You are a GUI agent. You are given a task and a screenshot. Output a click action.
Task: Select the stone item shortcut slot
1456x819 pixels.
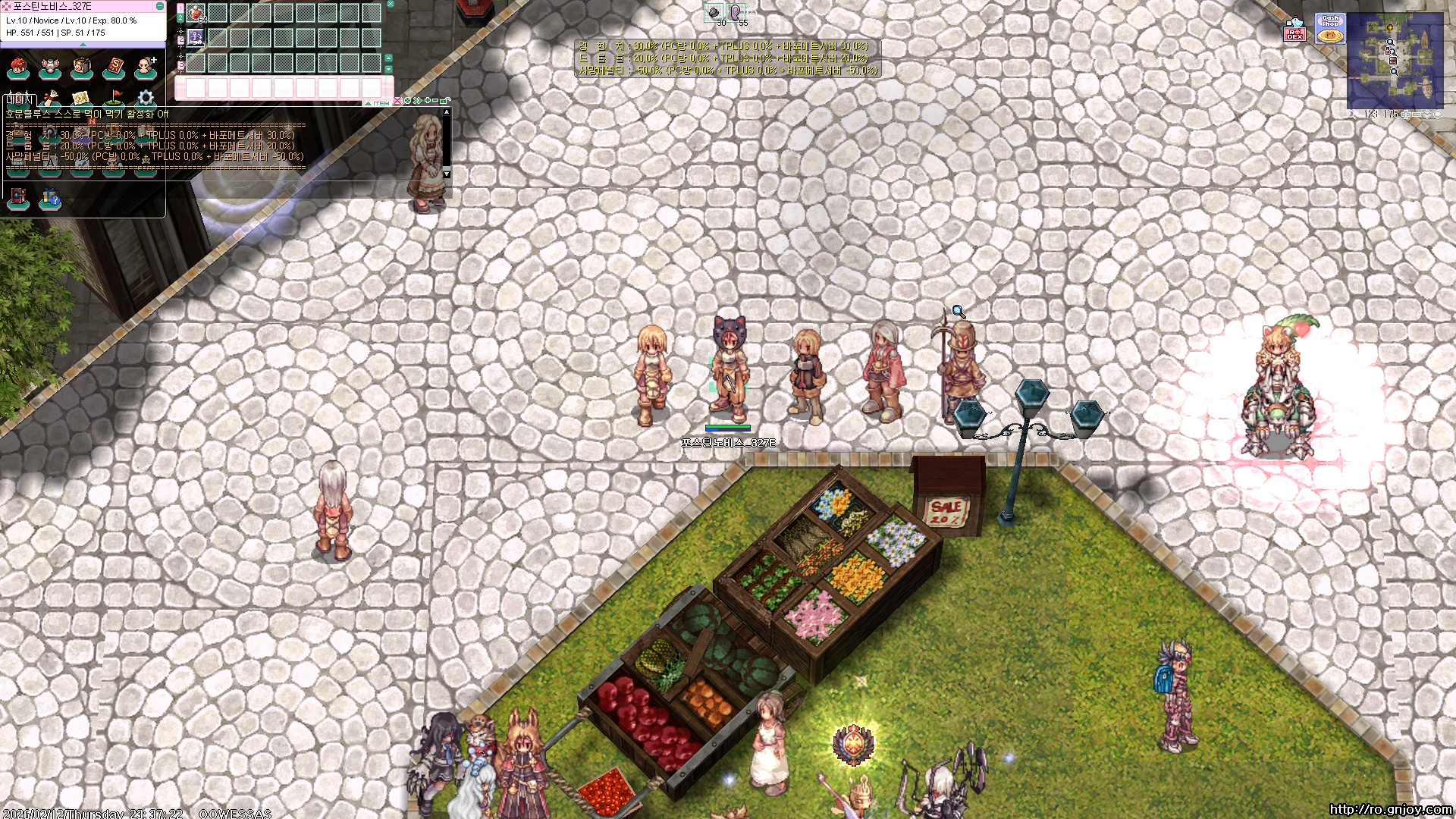pyautogui.click(x=713, y=12)
